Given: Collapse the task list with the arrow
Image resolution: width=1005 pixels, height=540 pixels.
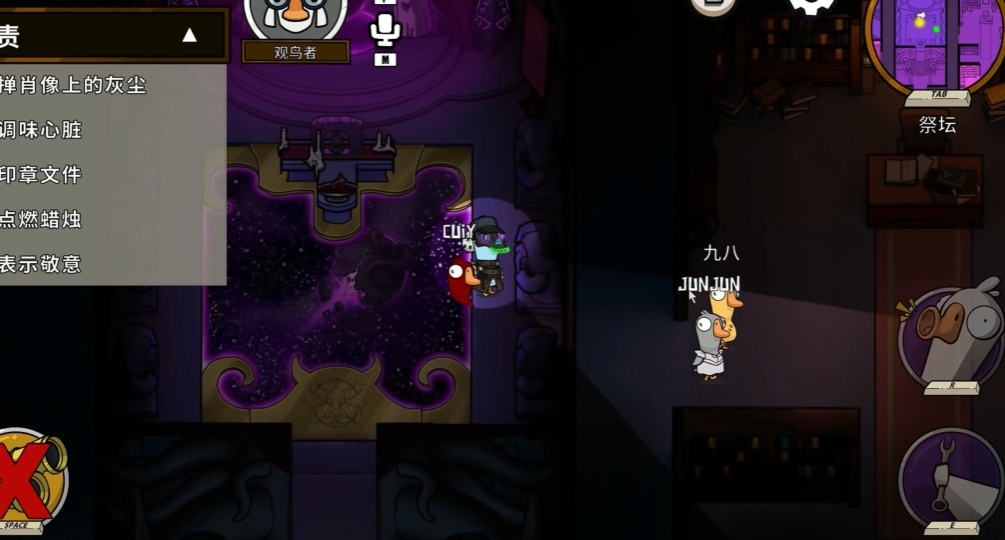Looking at the screenshot, I should (x=189, y=36).
